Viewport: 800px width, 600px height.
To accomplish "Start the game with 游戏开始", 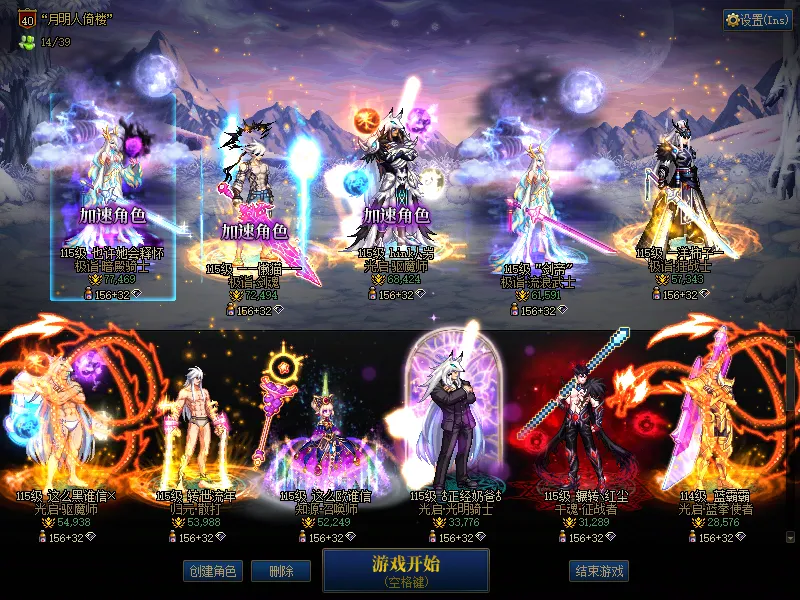I will coord(405,569).
